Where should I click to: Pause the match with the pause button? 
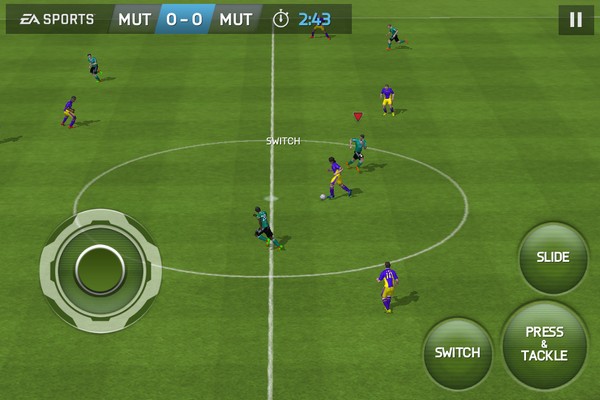click(x=575, y=19)
